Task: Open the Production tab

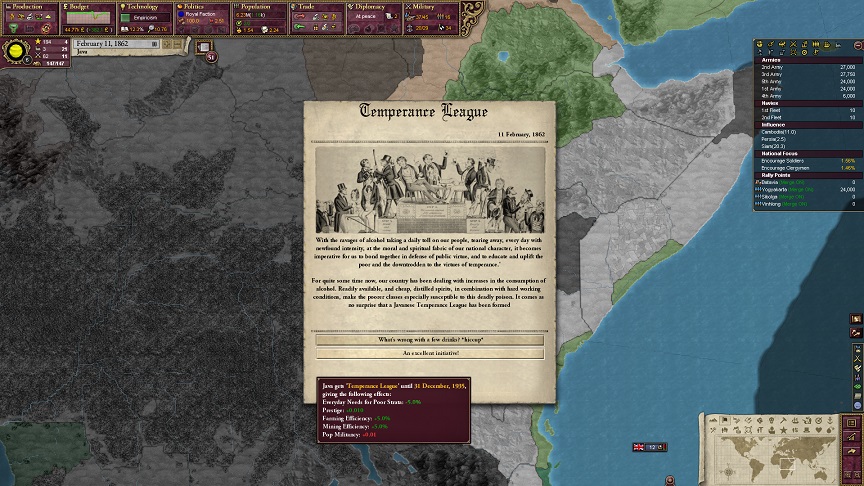Action: click(x=29, y=7)
